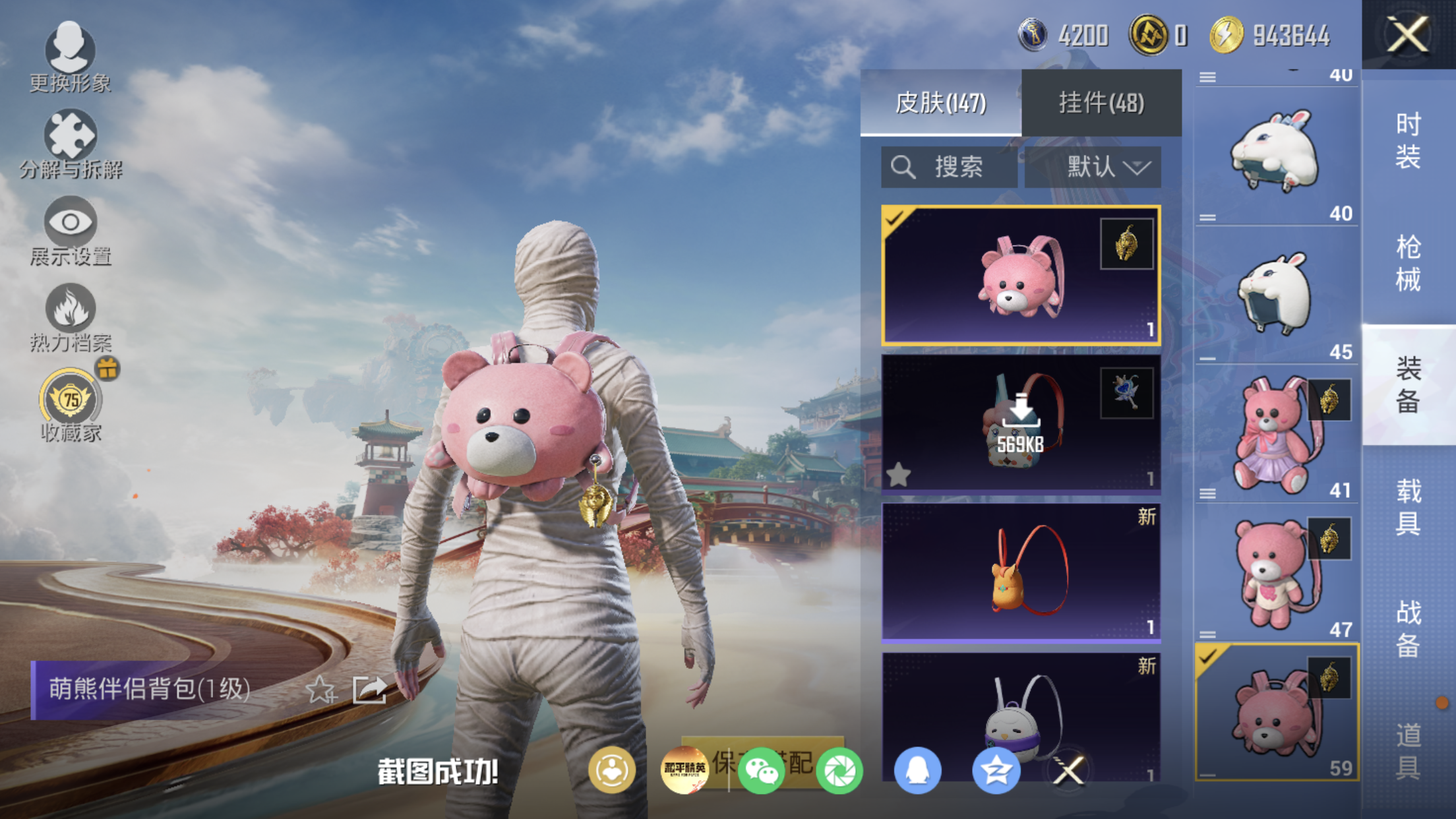Image resolution: width=1456 pixels, height=819 pixels.
Task: Switch to the 战备 category
Action: point(1408,628)
